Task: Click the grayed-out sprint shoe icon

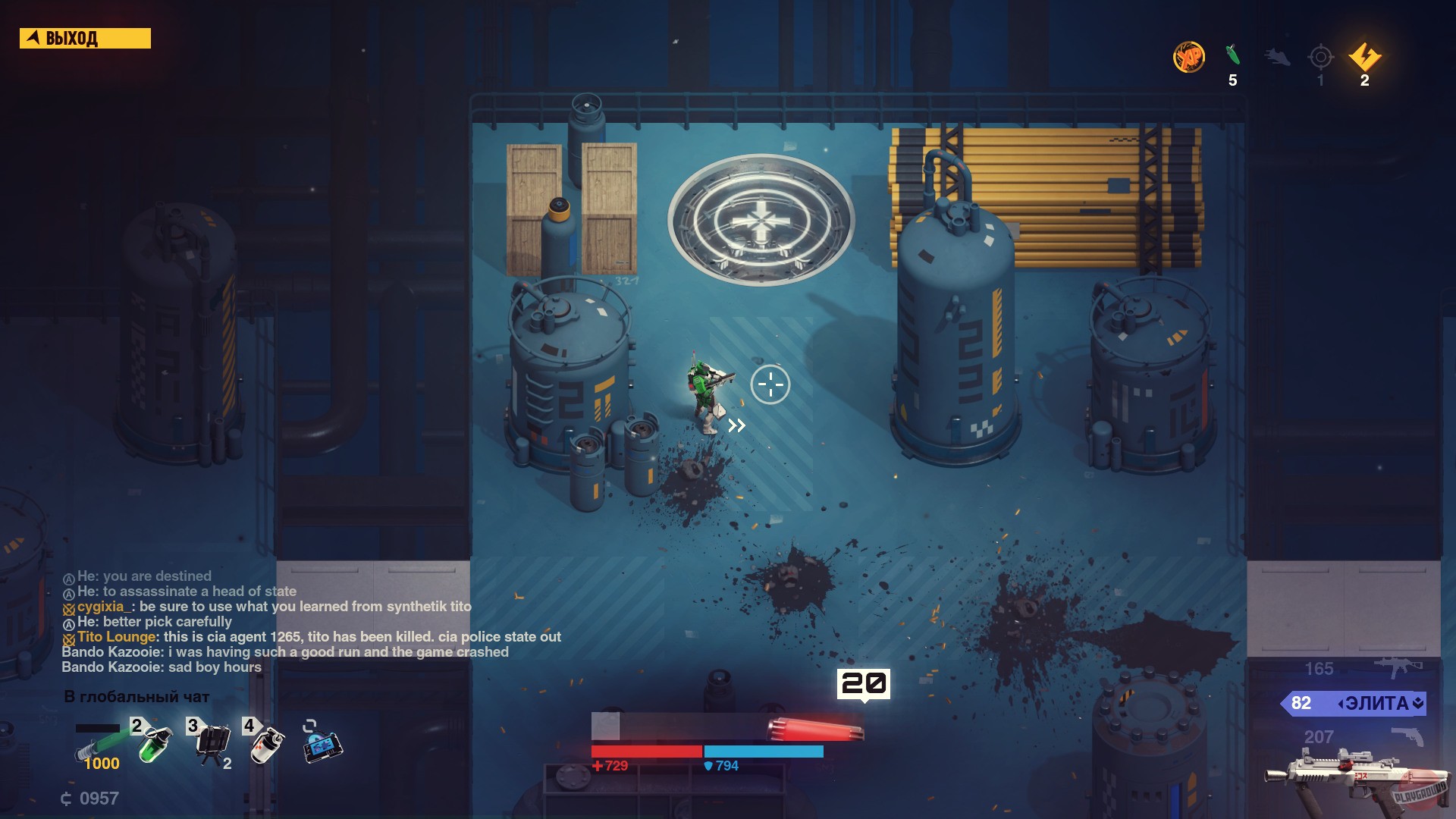Action: click(1276, 58)
